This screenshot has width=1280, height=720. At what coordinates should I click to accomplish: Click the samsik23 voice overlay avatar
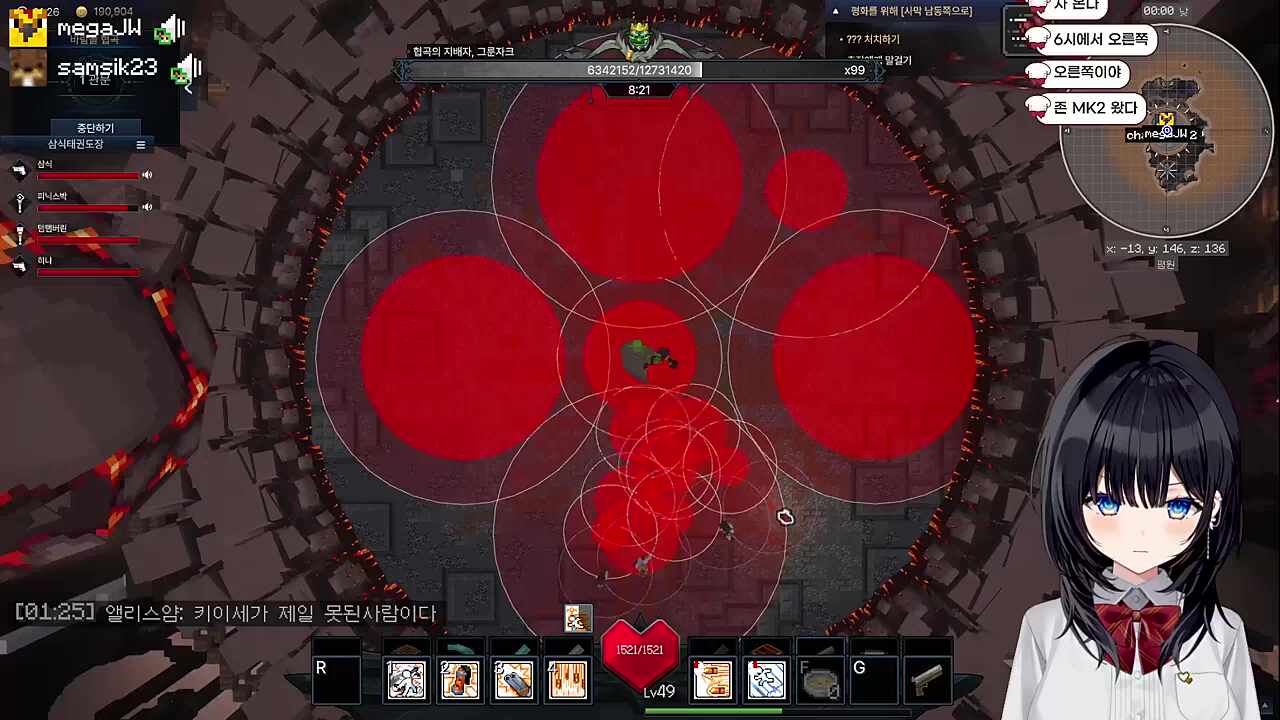click(27, 69)
